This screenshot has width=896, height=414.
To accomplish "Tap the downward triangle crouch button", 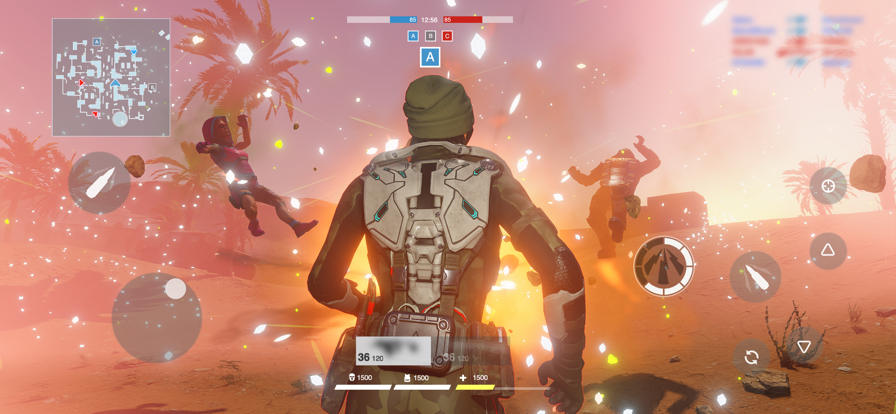I will coord(804,347).
